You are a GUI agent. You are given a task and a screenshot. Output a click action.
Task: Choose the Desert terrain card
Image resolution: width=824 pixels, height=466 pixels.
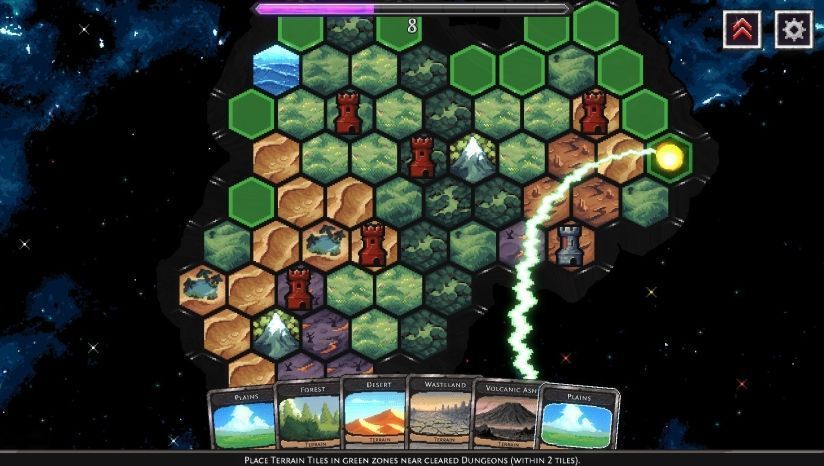373,413
